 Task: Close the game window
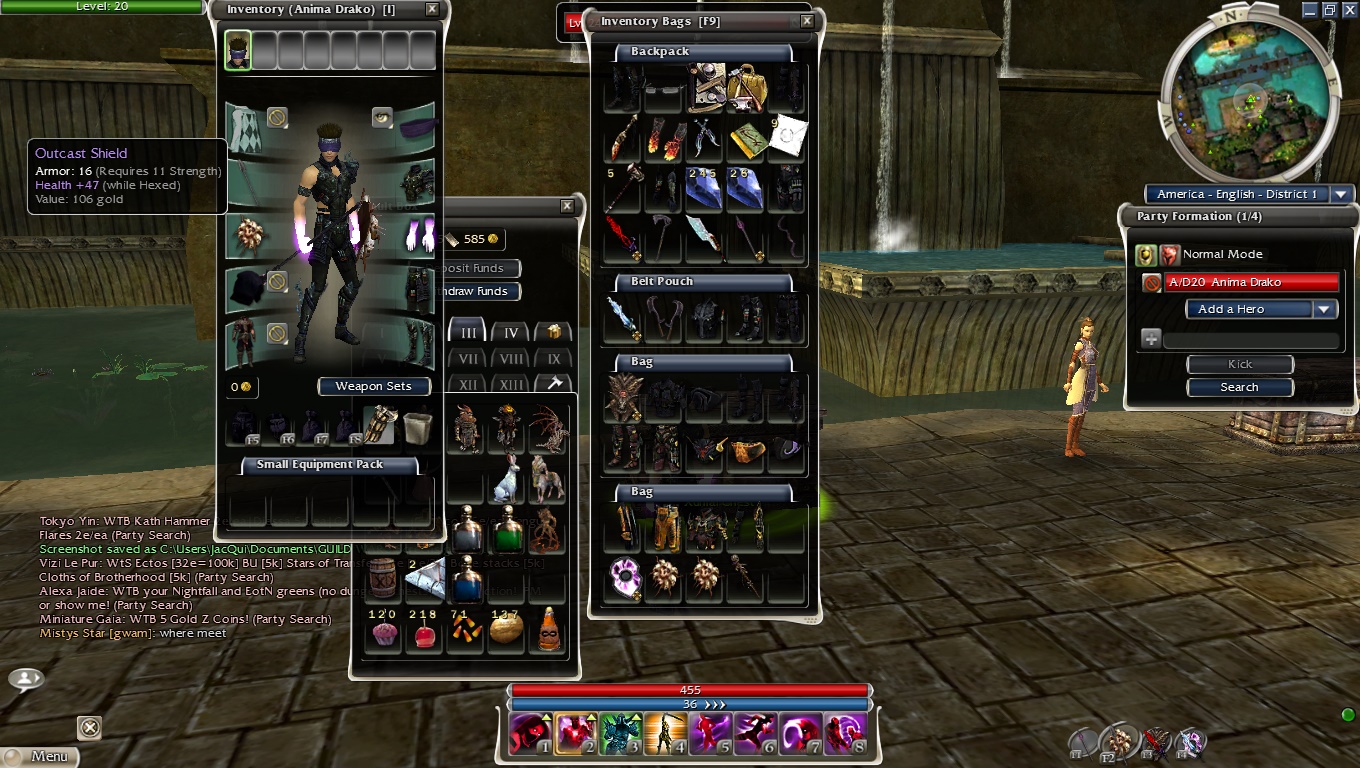pyautogui.click(x=1347, y=9)
